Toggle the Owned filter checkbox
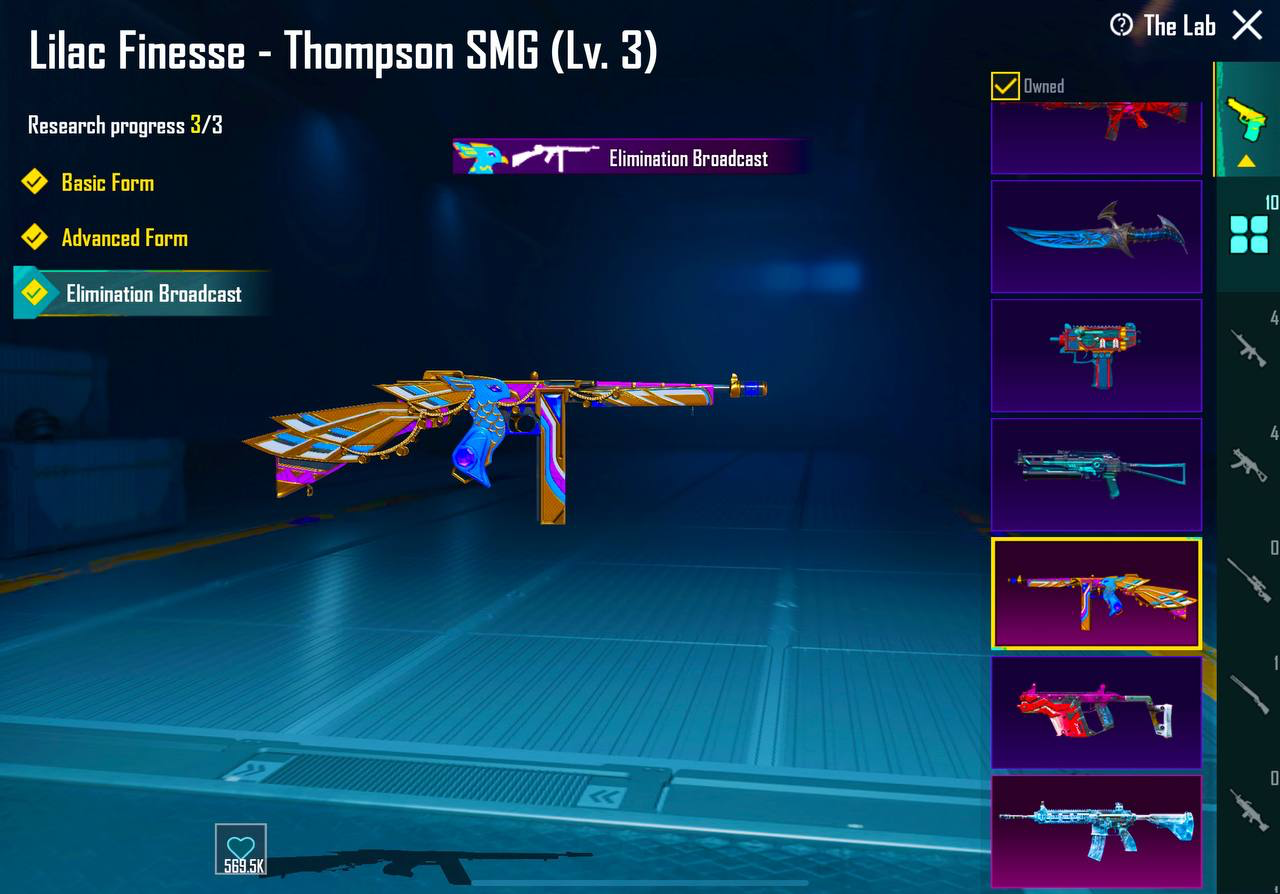The width and height of the screenshot is (1280, 894). [x=1005, y=86]
